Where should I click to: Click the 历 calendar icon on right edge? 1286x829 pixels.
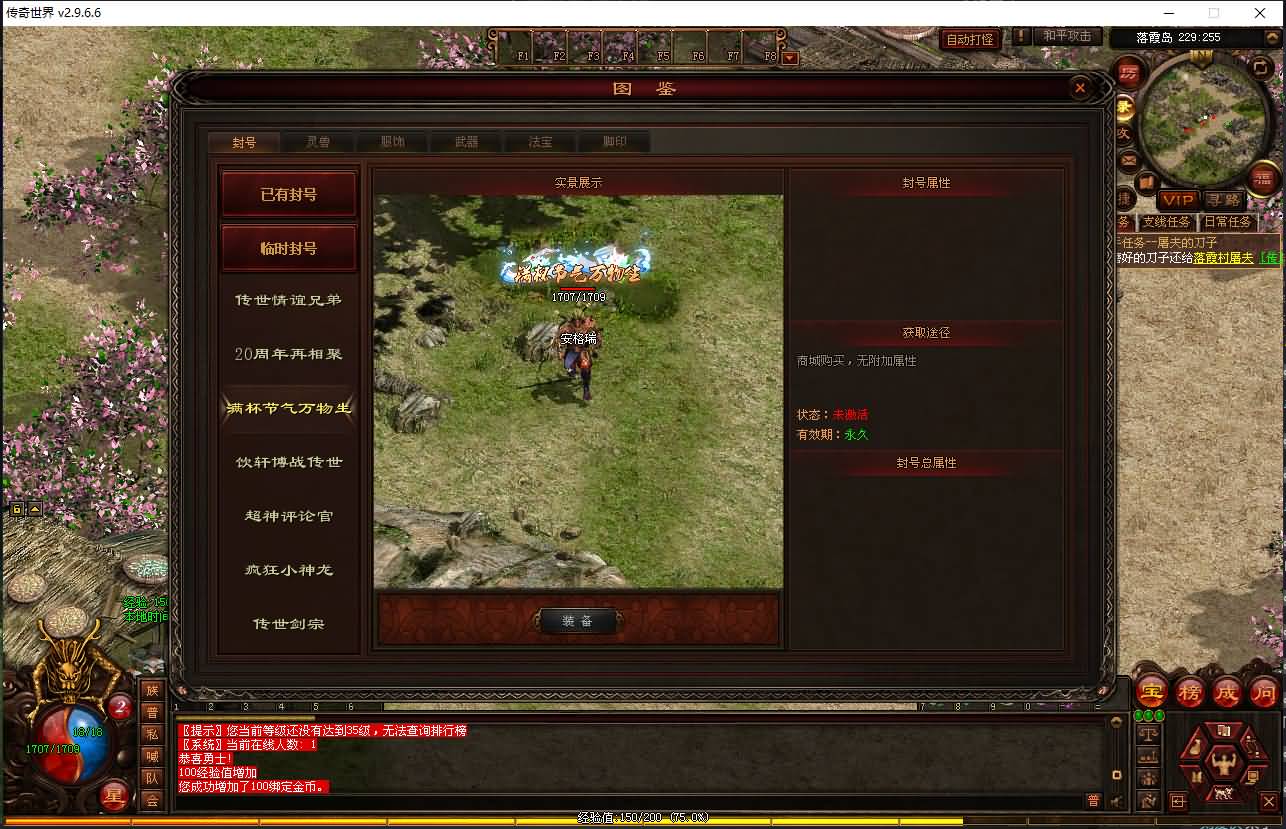tap(1129, 72)
